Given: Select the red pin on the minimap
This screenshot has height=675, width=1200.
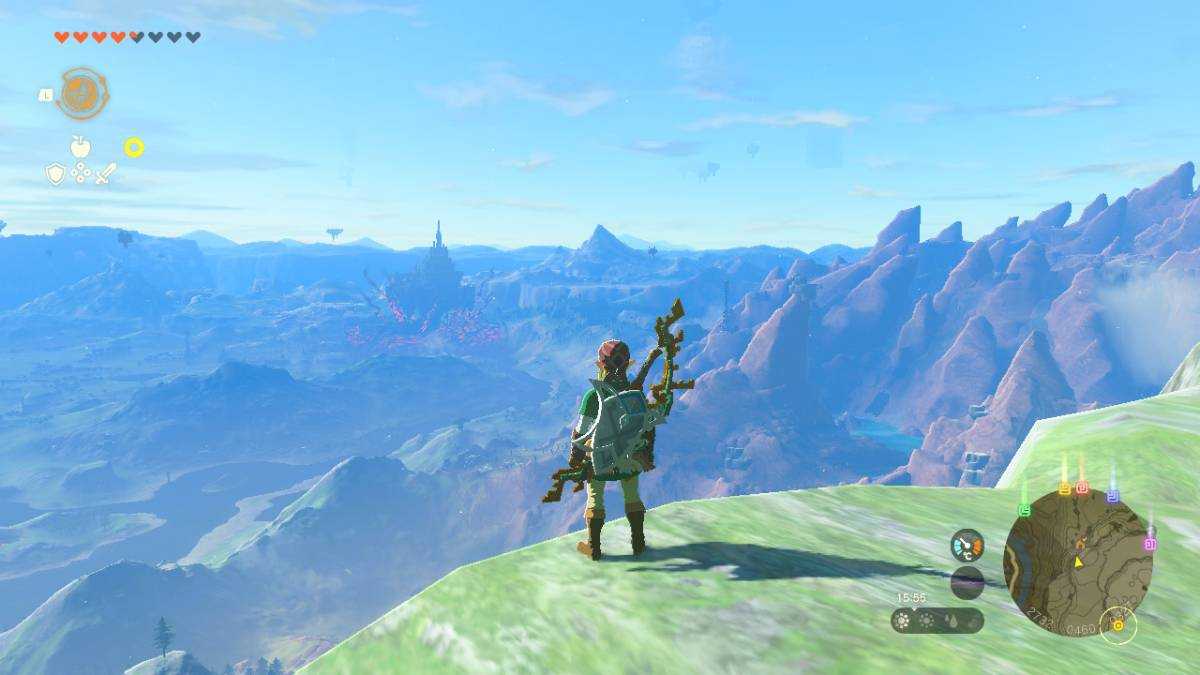Looking at the screenshot, I should point(1082,487).
